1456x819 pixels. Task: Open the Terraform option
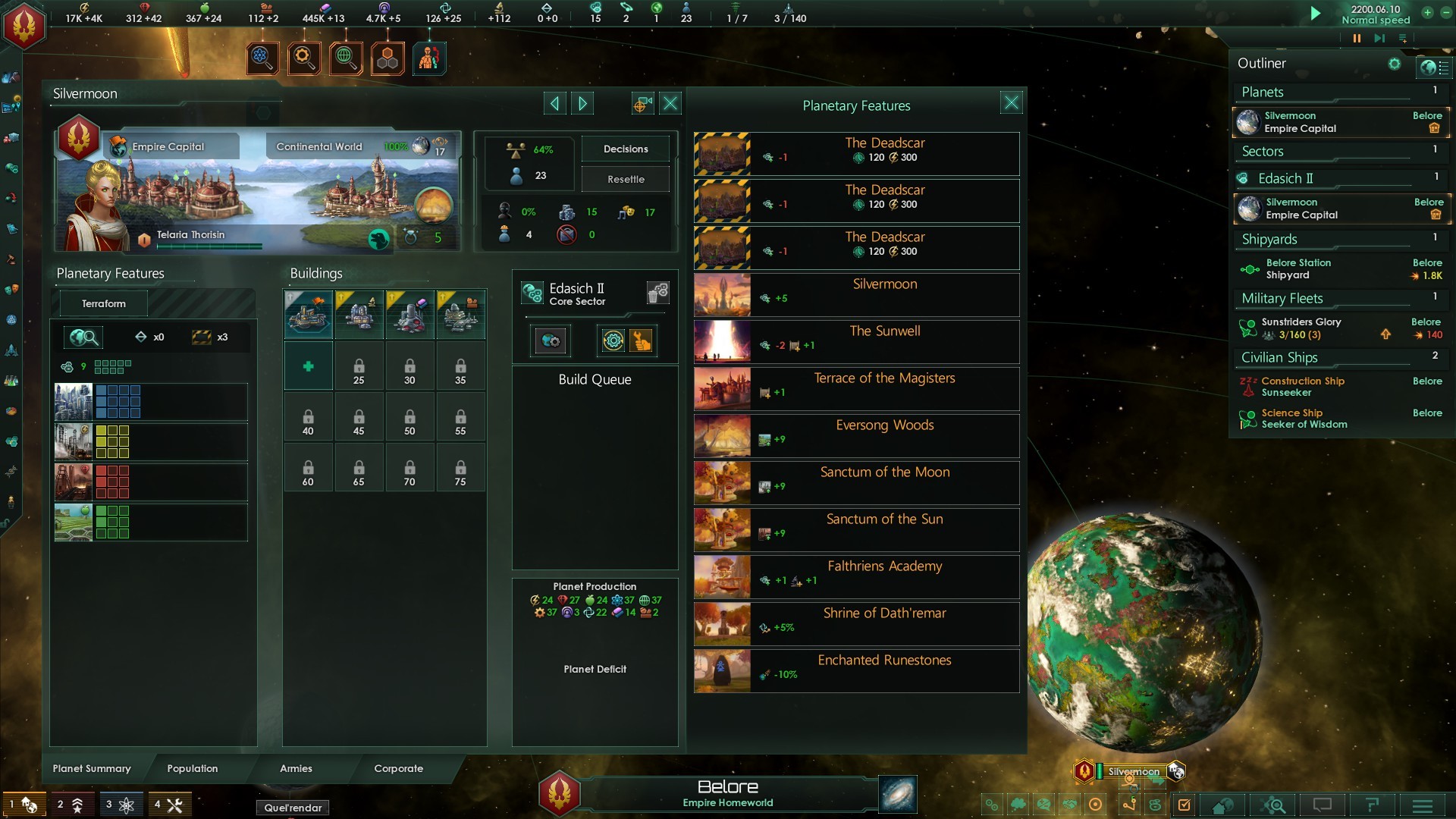104,303
